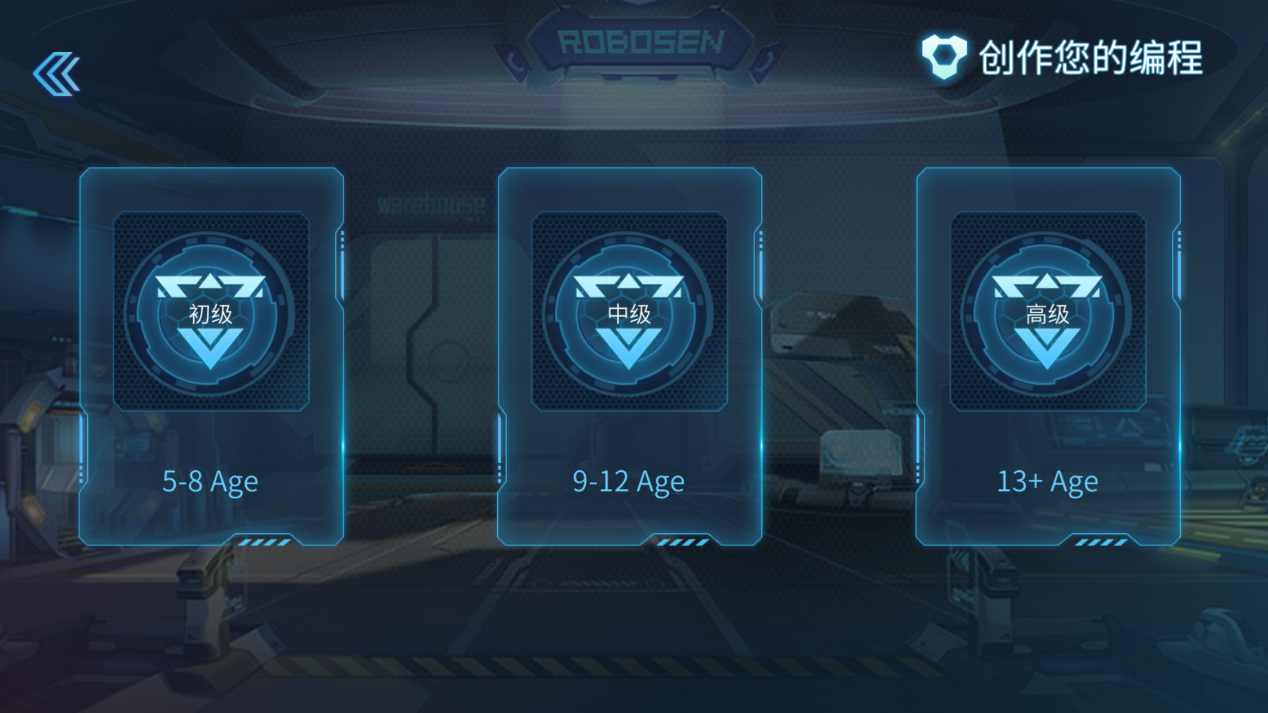Select the 初级 5-8 Age level card
Viewport: 1268px width, 713px height.
pos(211,356)
